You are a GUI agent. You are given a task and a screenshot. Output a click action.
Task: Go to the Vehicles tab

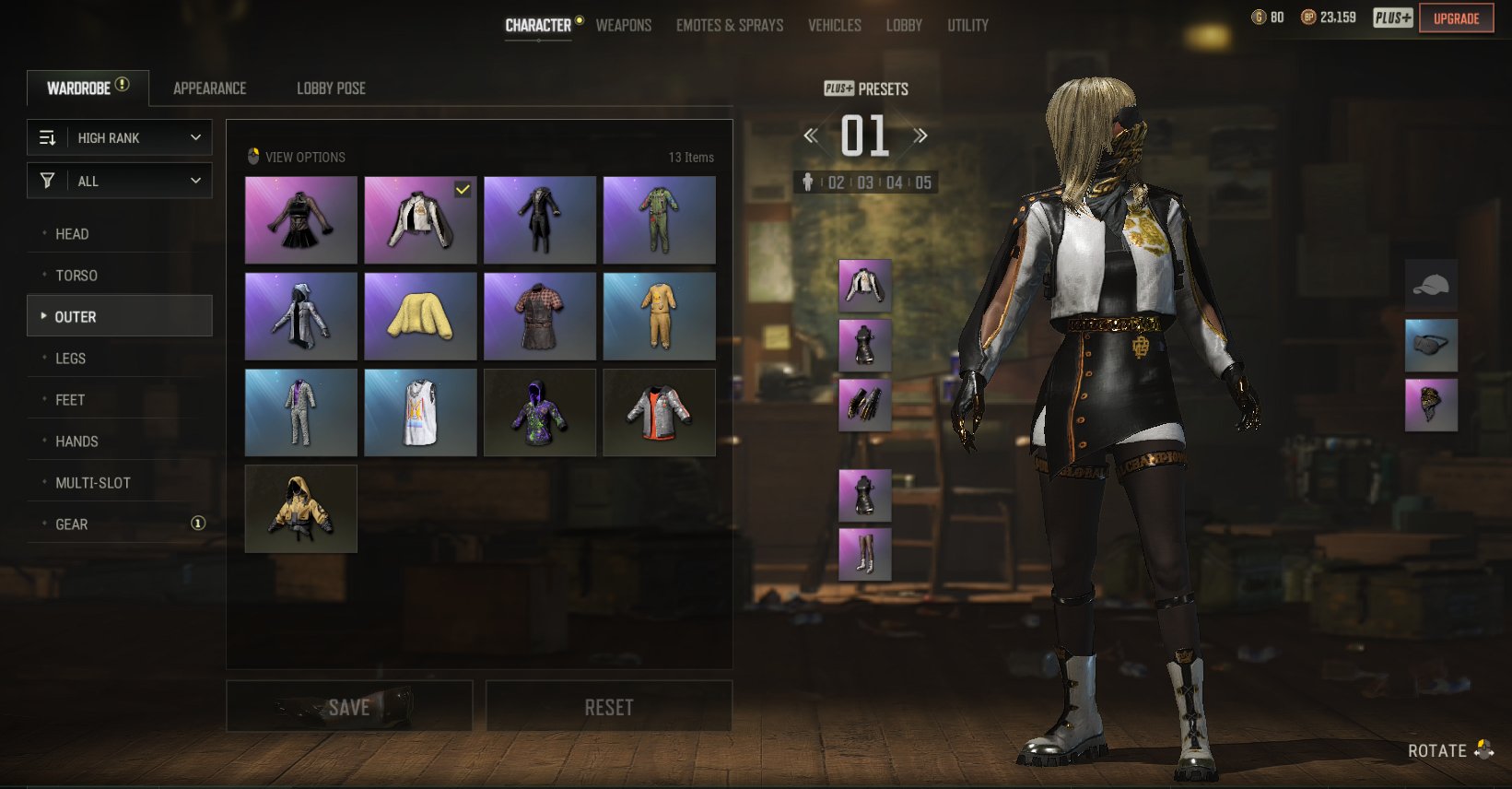[x=834, y=25]
